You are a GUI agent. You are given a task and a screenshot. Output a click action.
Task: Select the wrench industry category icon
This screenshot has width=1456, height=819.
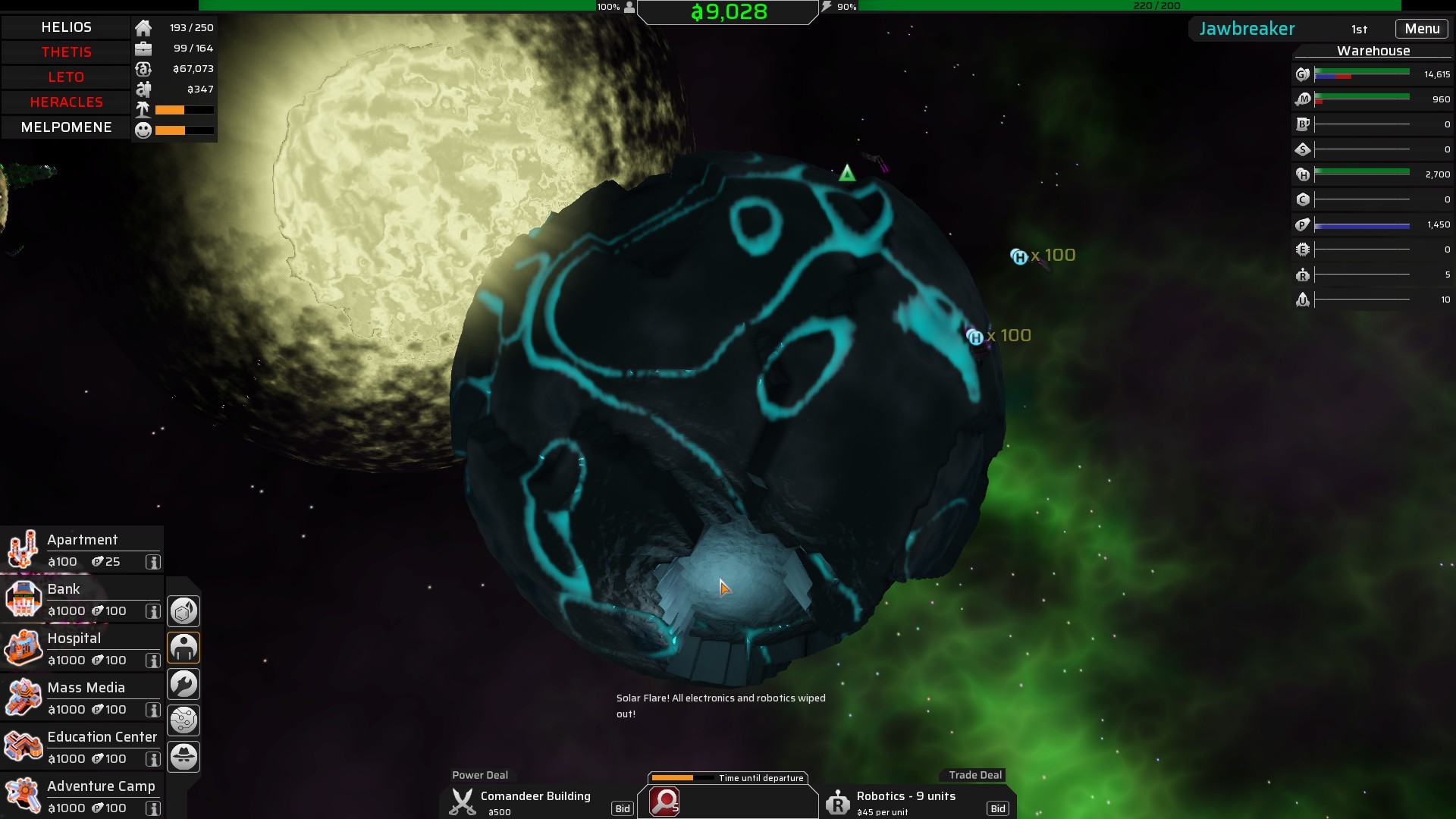[x=184, y=683]
